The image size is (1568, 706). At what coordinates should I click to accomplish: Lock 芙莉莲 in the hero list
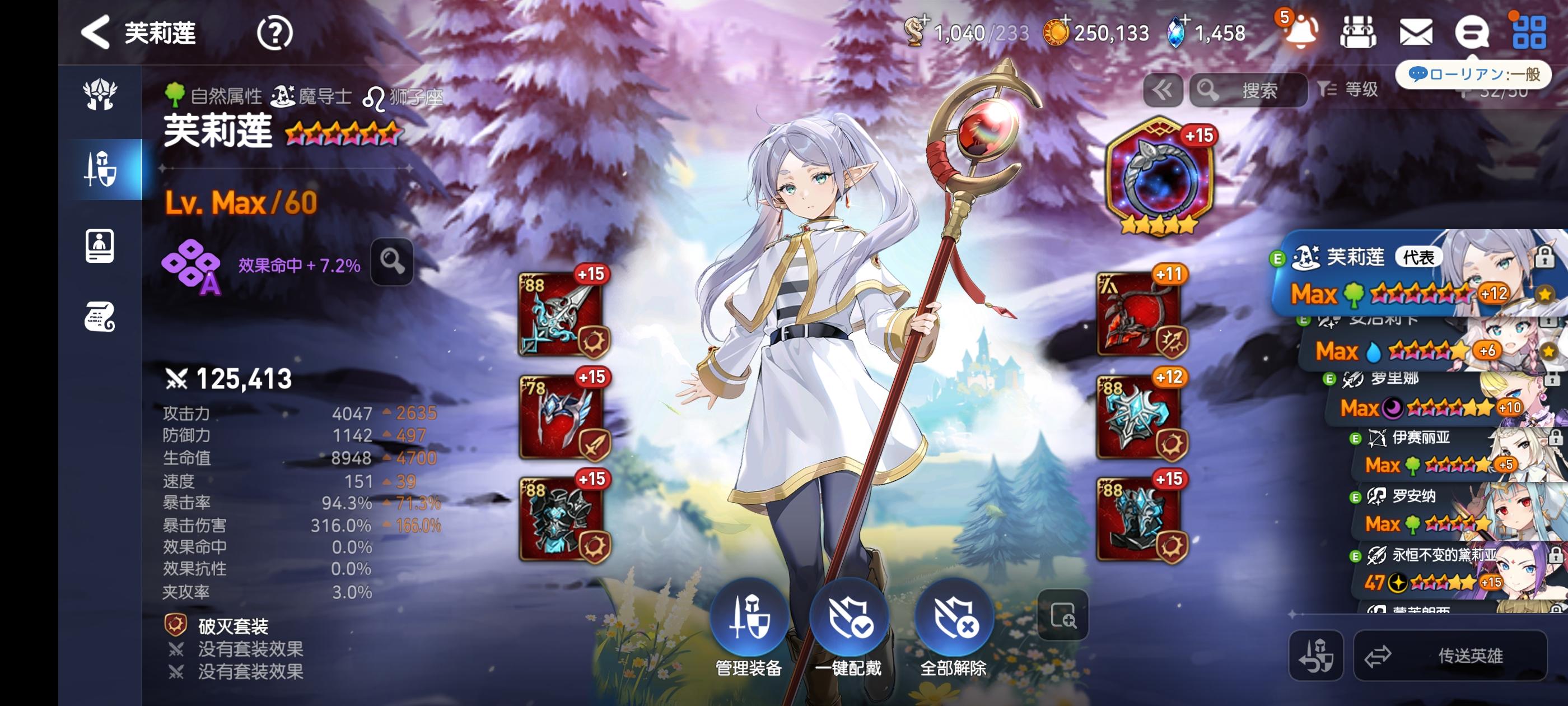[1544, 258]
